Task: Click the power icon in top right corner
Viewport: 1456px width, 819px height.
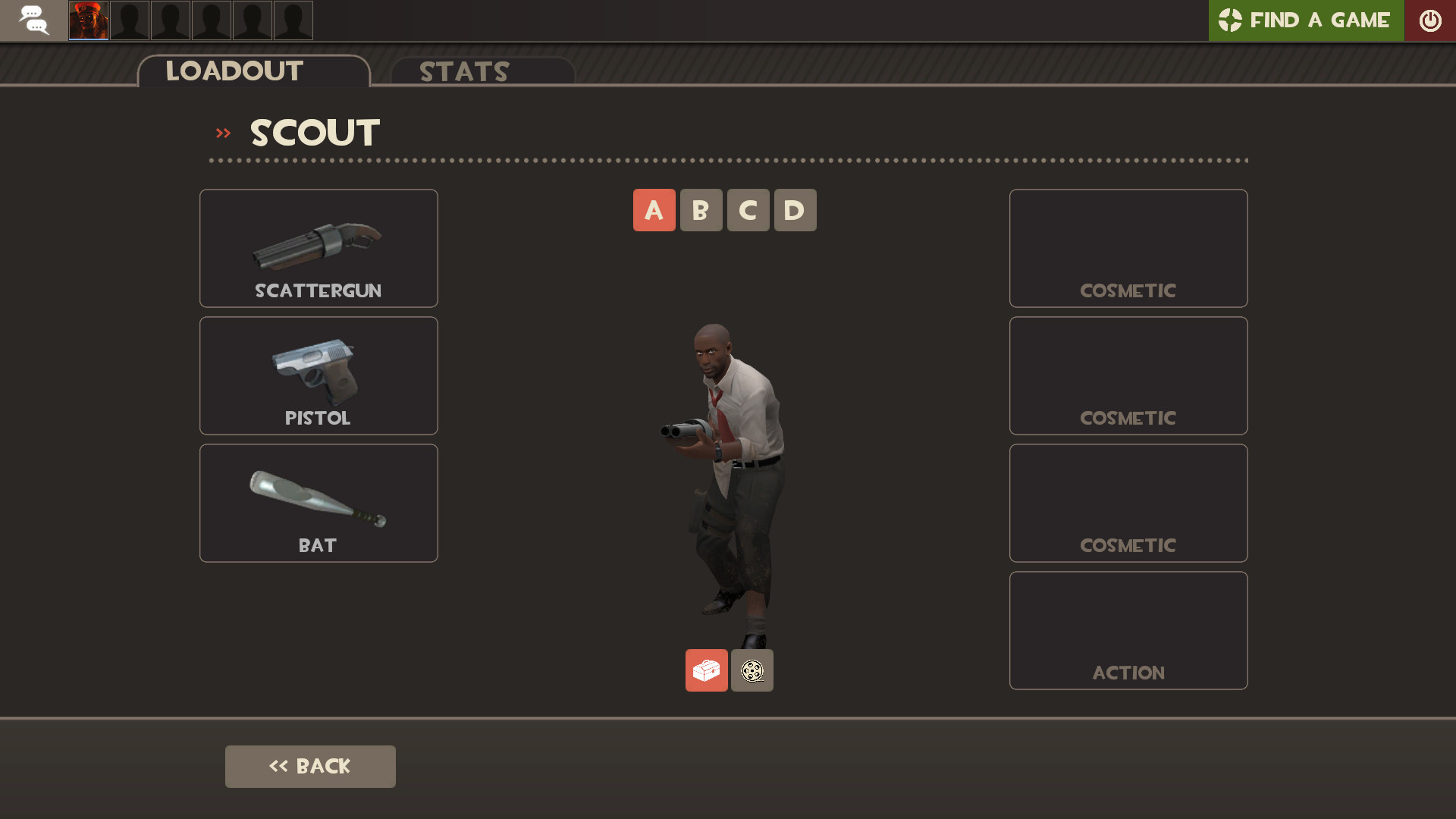Action: coord(1431,20)
